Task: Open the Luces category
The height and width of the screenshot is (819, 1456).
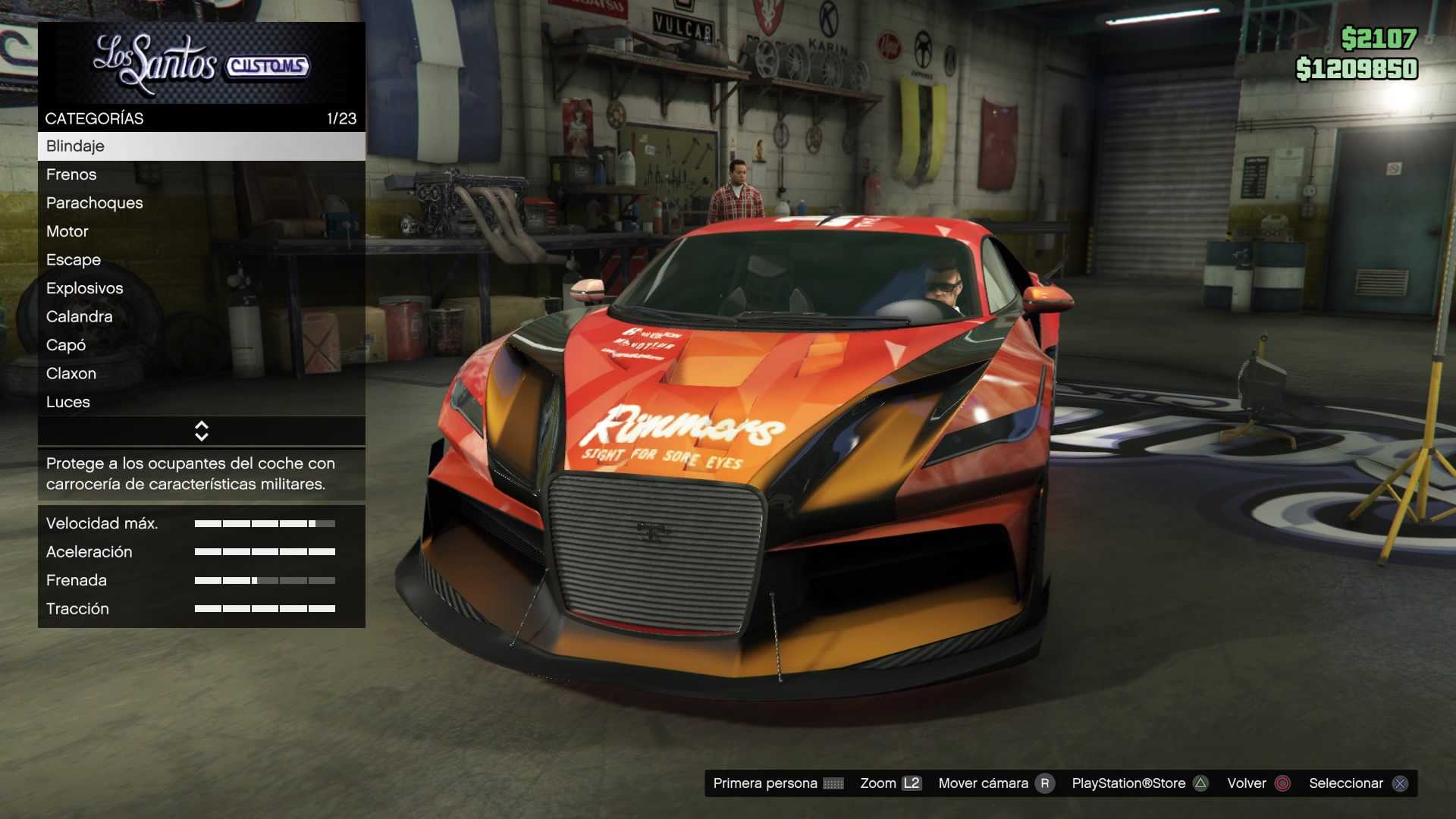Action: 201,402
